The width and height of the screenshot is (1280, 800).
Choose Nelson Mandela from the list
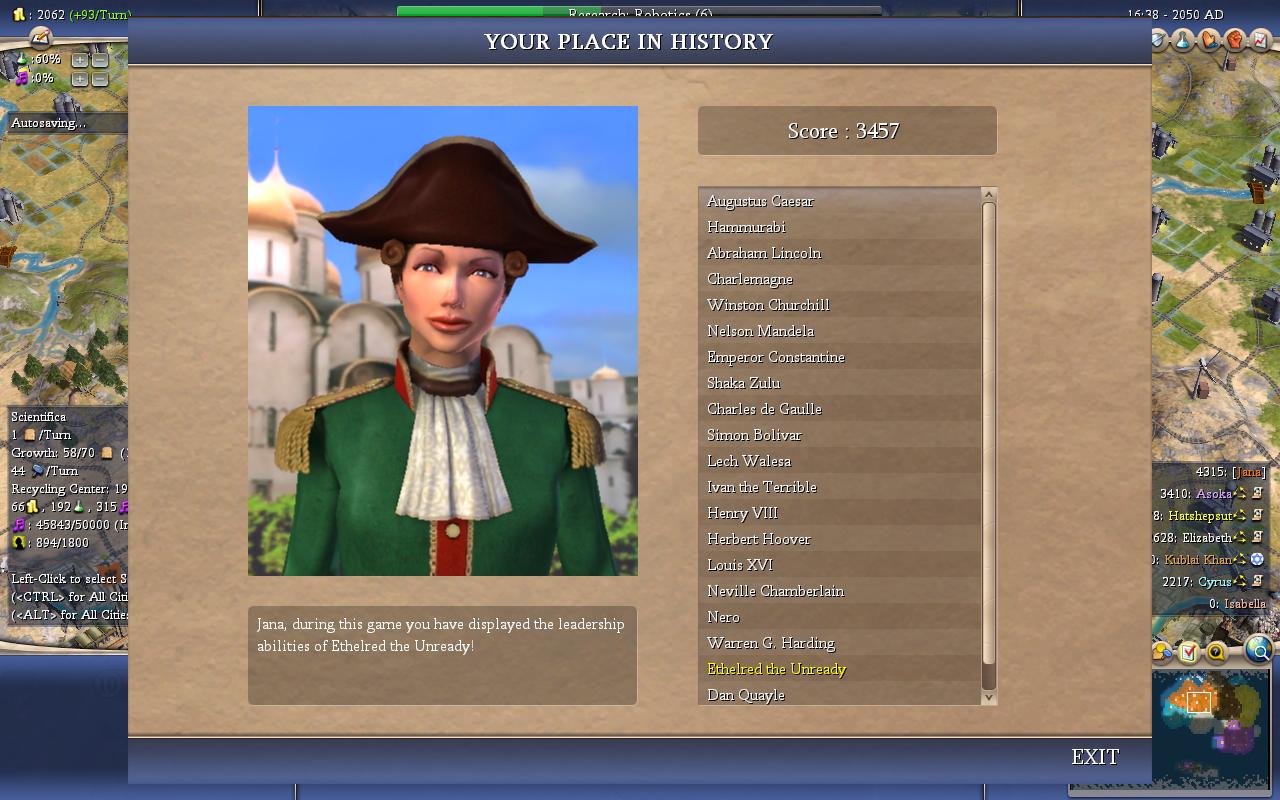(x=760, y=331)
